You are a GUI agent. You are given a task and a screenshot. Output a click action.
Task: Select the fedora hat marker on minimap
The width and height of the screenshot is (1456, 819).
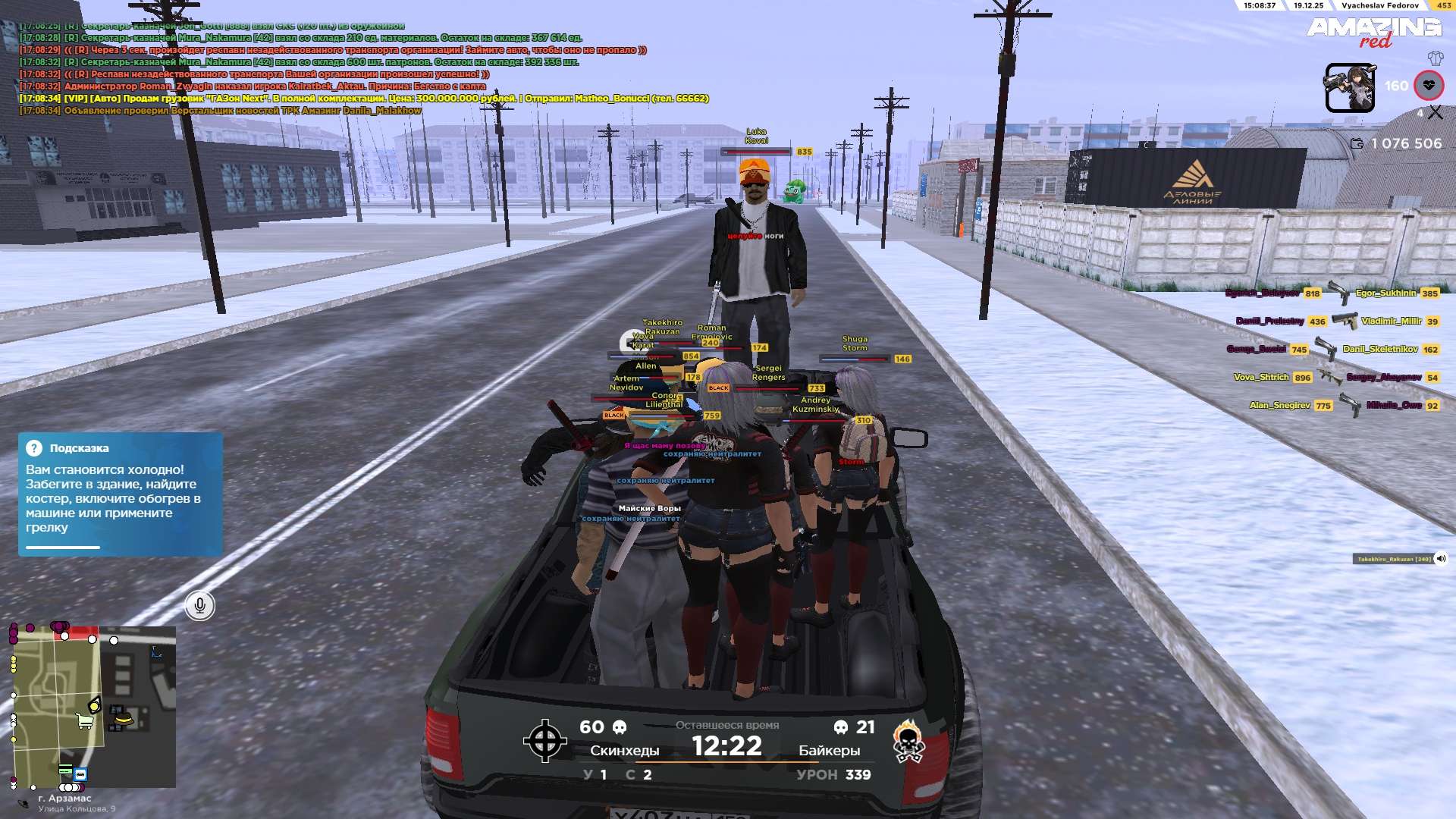(x=124, y=718)
